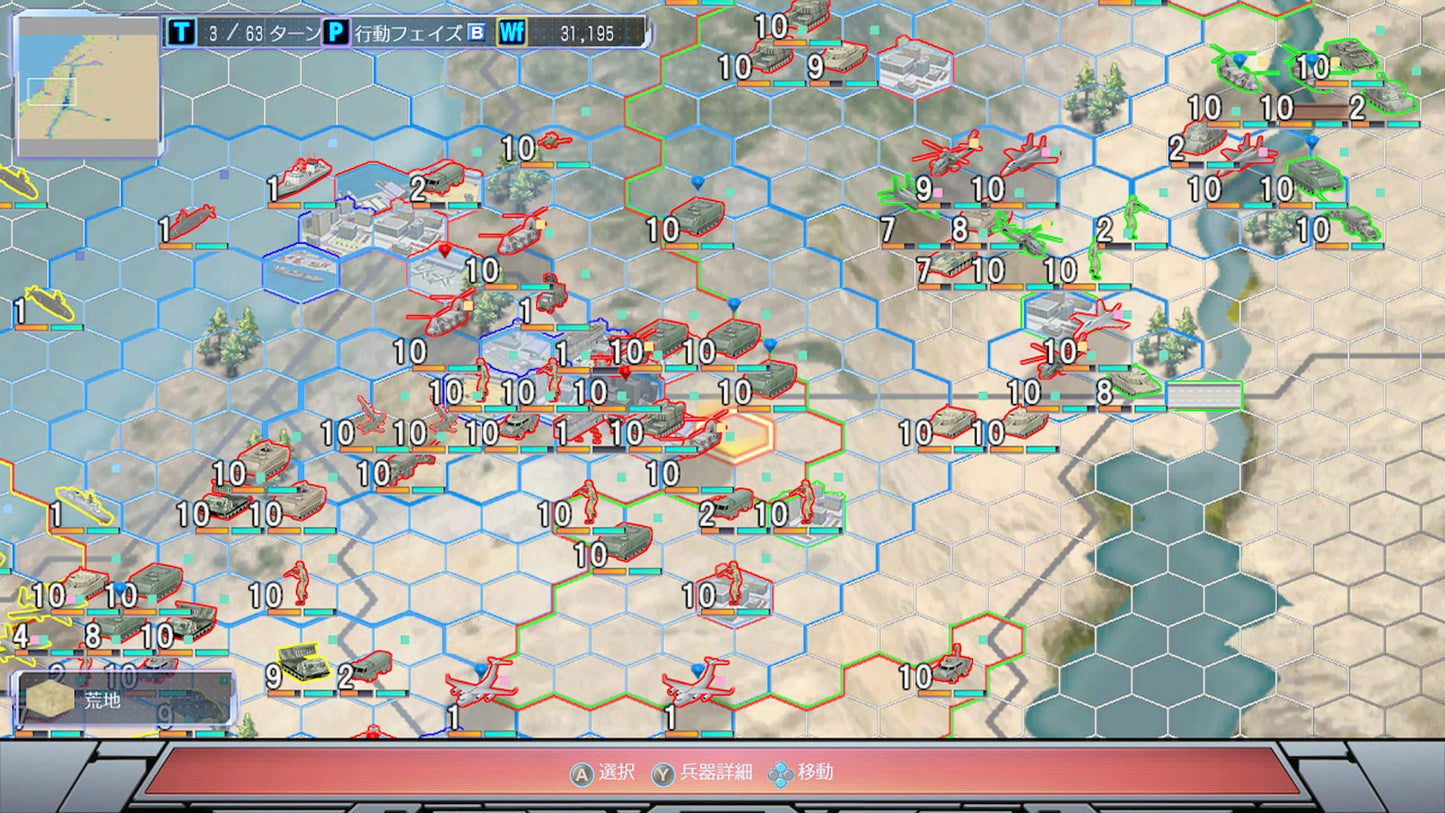Image resolution: width=1445 pixels, height=813 pixels.
Task: Click the Wf funds icon
Action: click(512, 29)
